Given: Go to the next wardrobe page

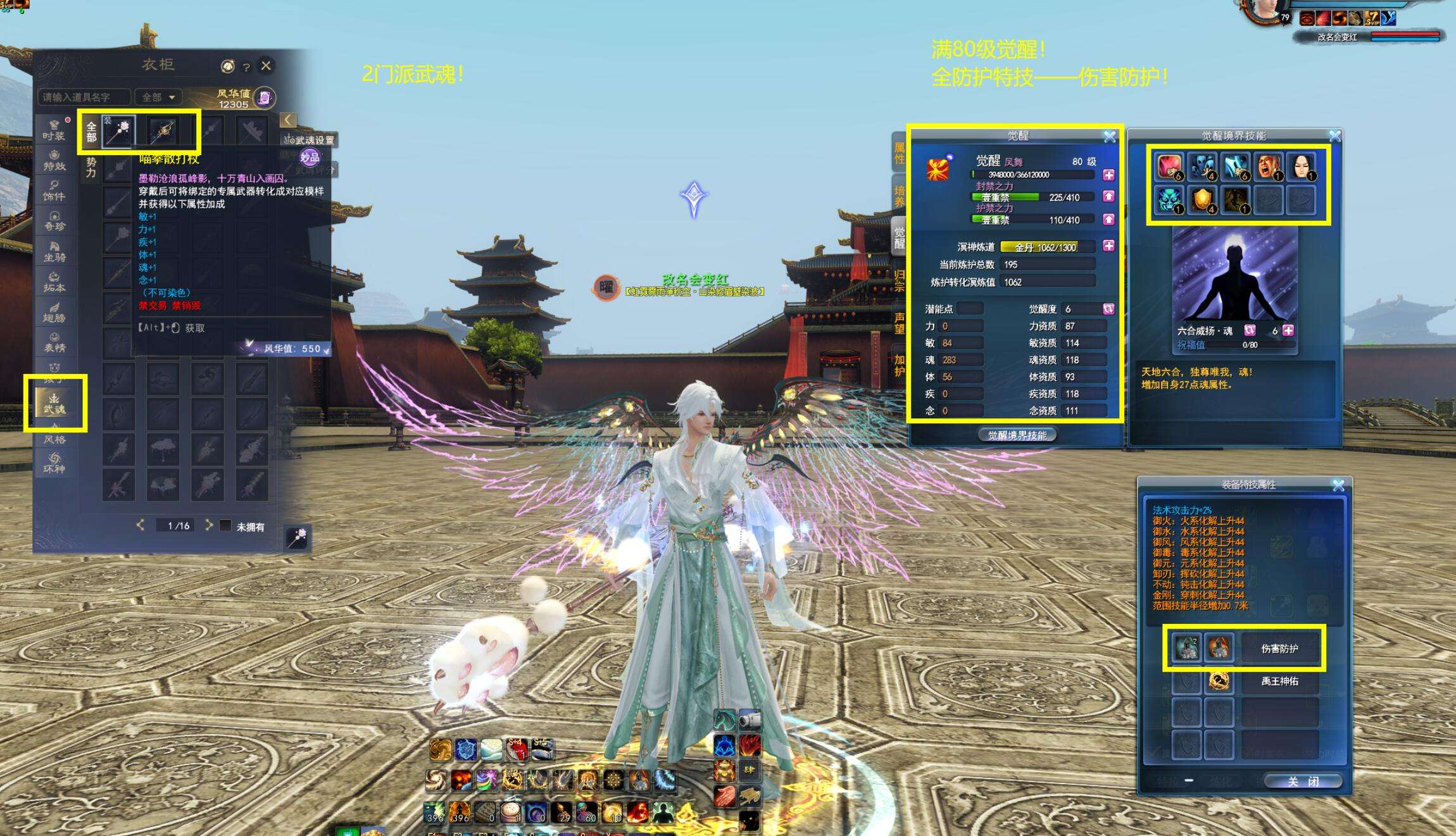Looking at the screenshot, I should pyautogui.click(x=208, y=525).
